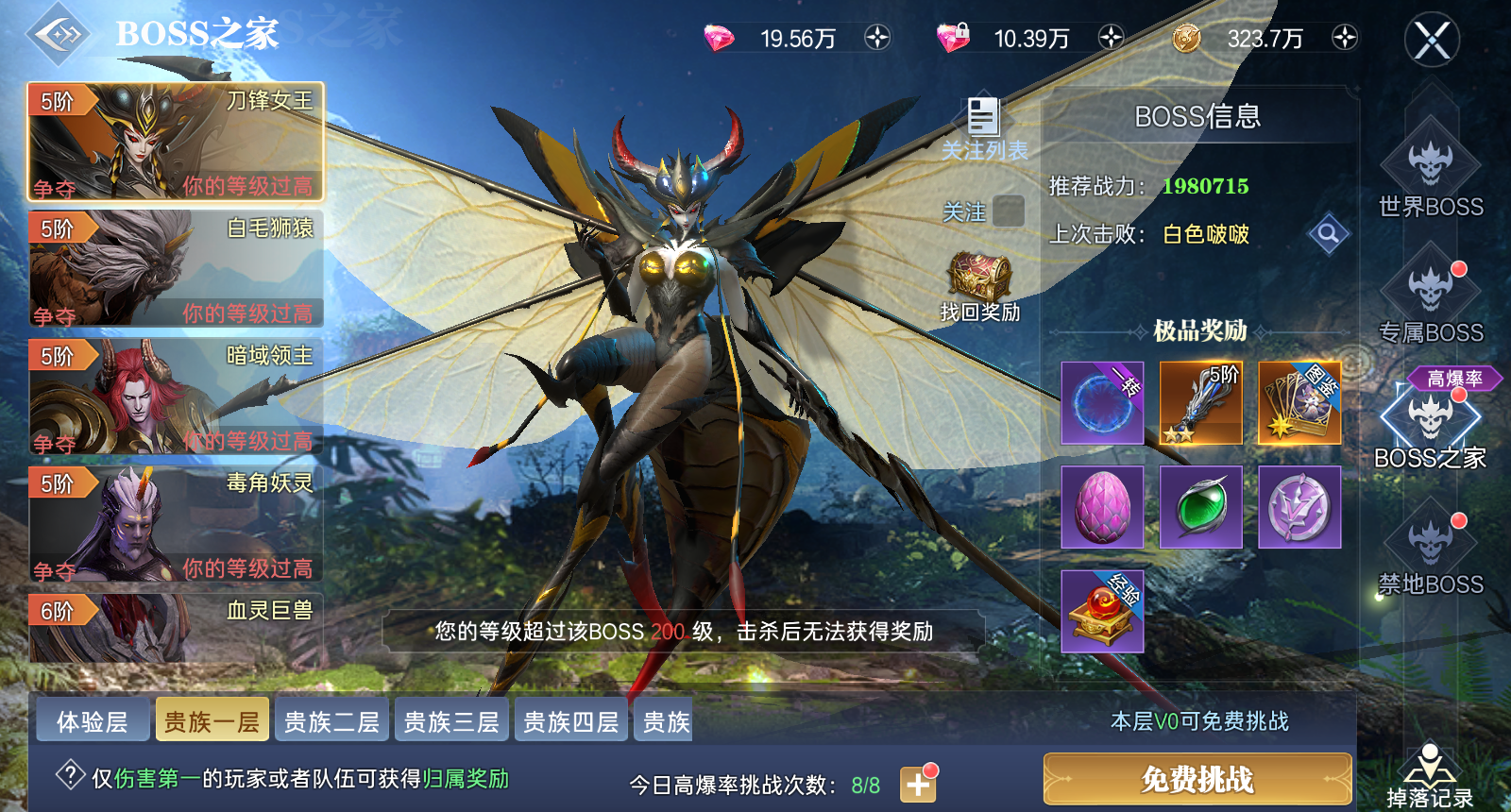This screenshot has height=812, width=1511.
Task: Open the 掉落记录 drop records icon
Action: pos(1429,765)
